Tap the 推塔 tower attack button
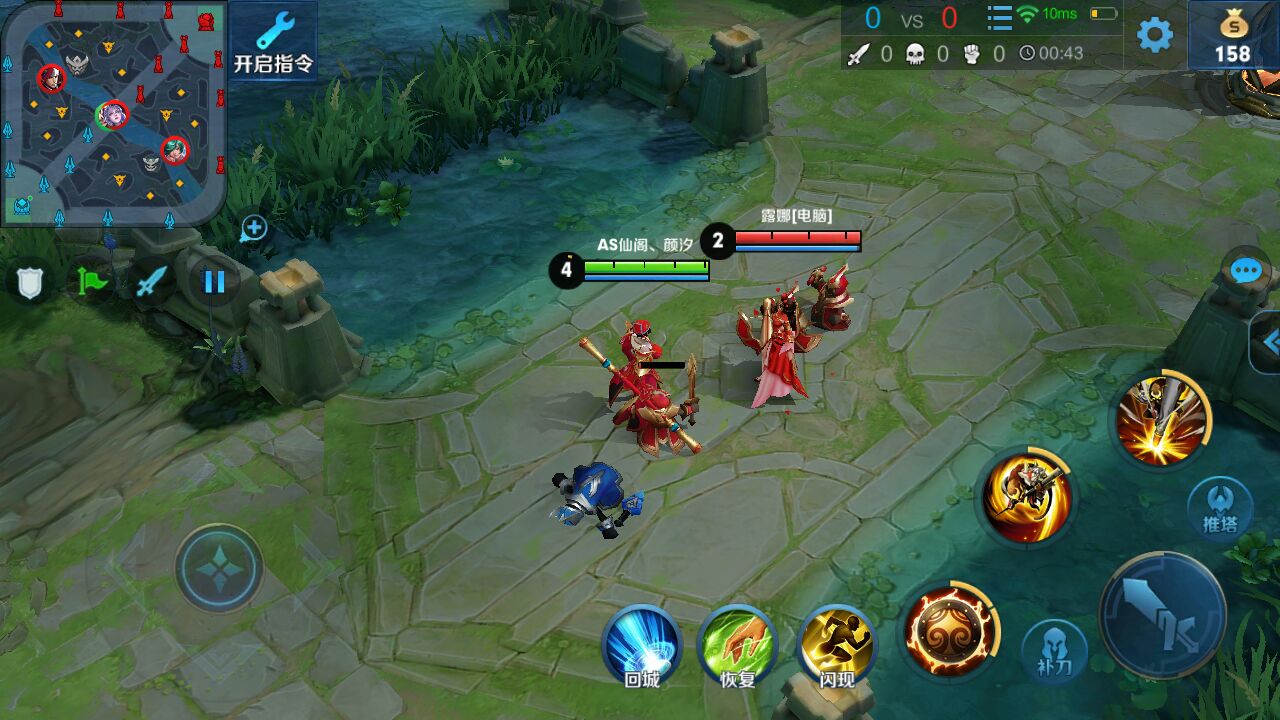The image size is (1280, 720). [1220, 508]
